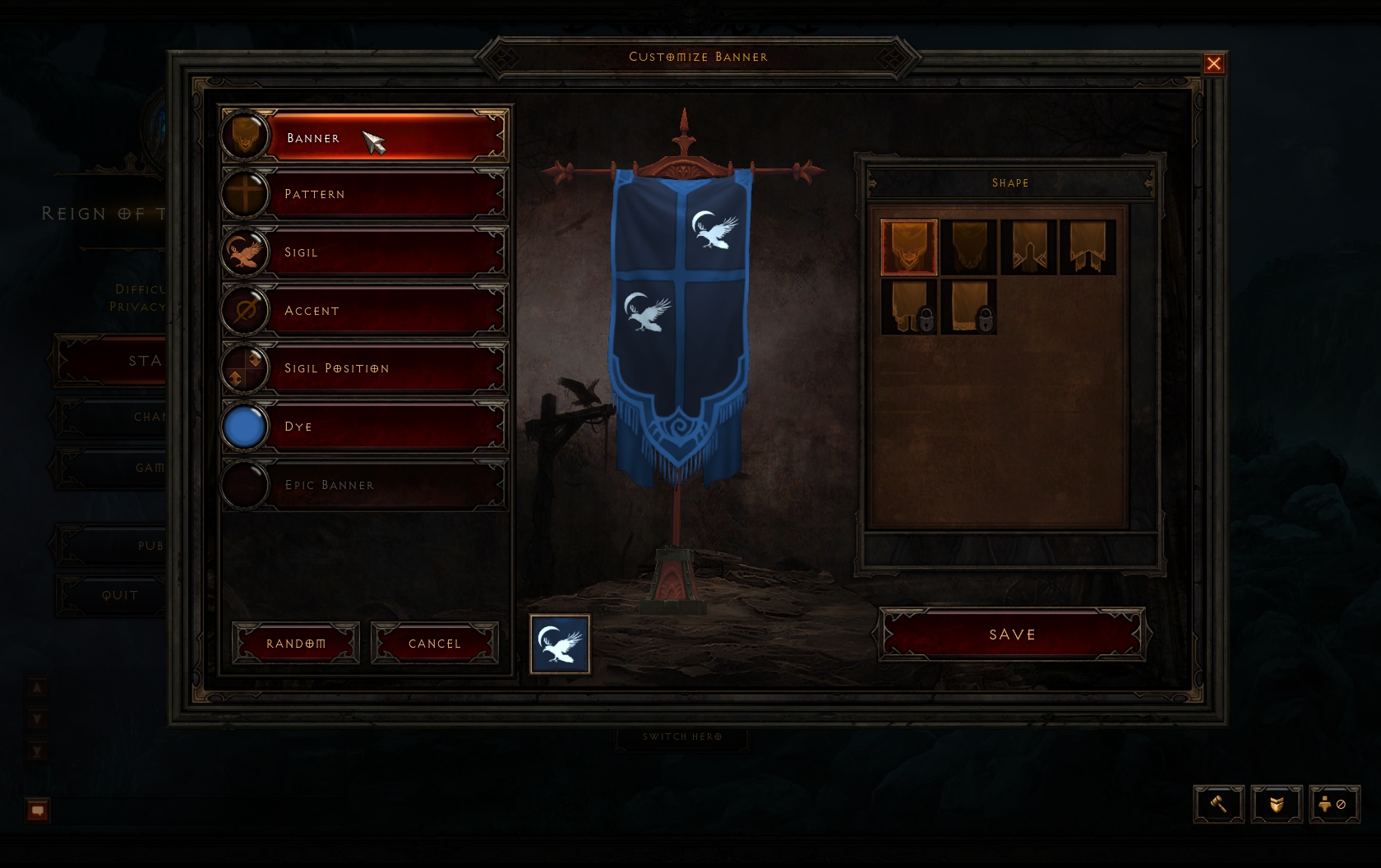Click the gold chevron shield icon
This screenshot has width=1381, height=868.
point(1277,804)
